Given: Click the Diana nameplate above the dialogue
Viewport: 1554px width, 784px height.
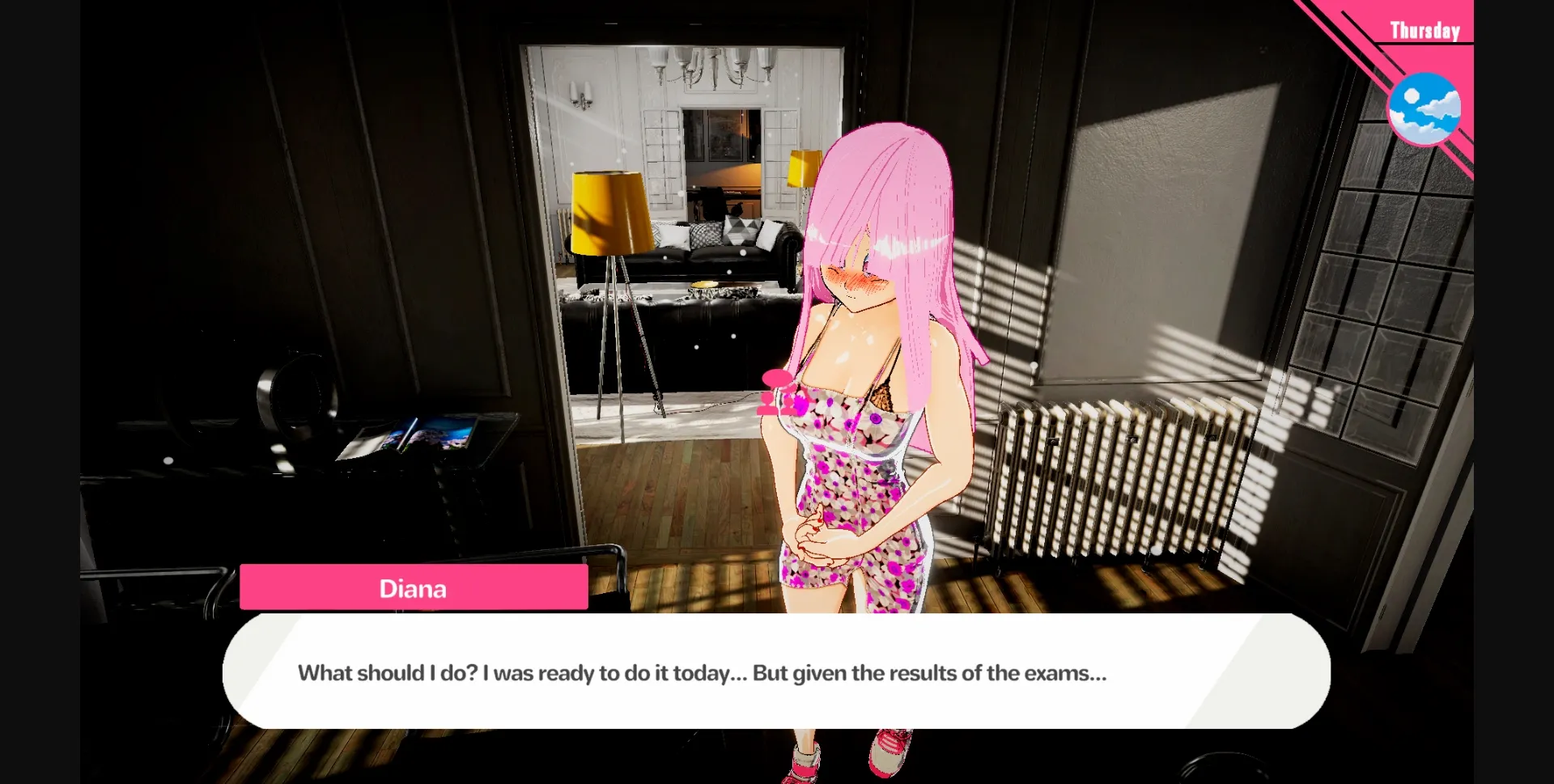Looking at the screenshot, I should (x=413, y=587).
